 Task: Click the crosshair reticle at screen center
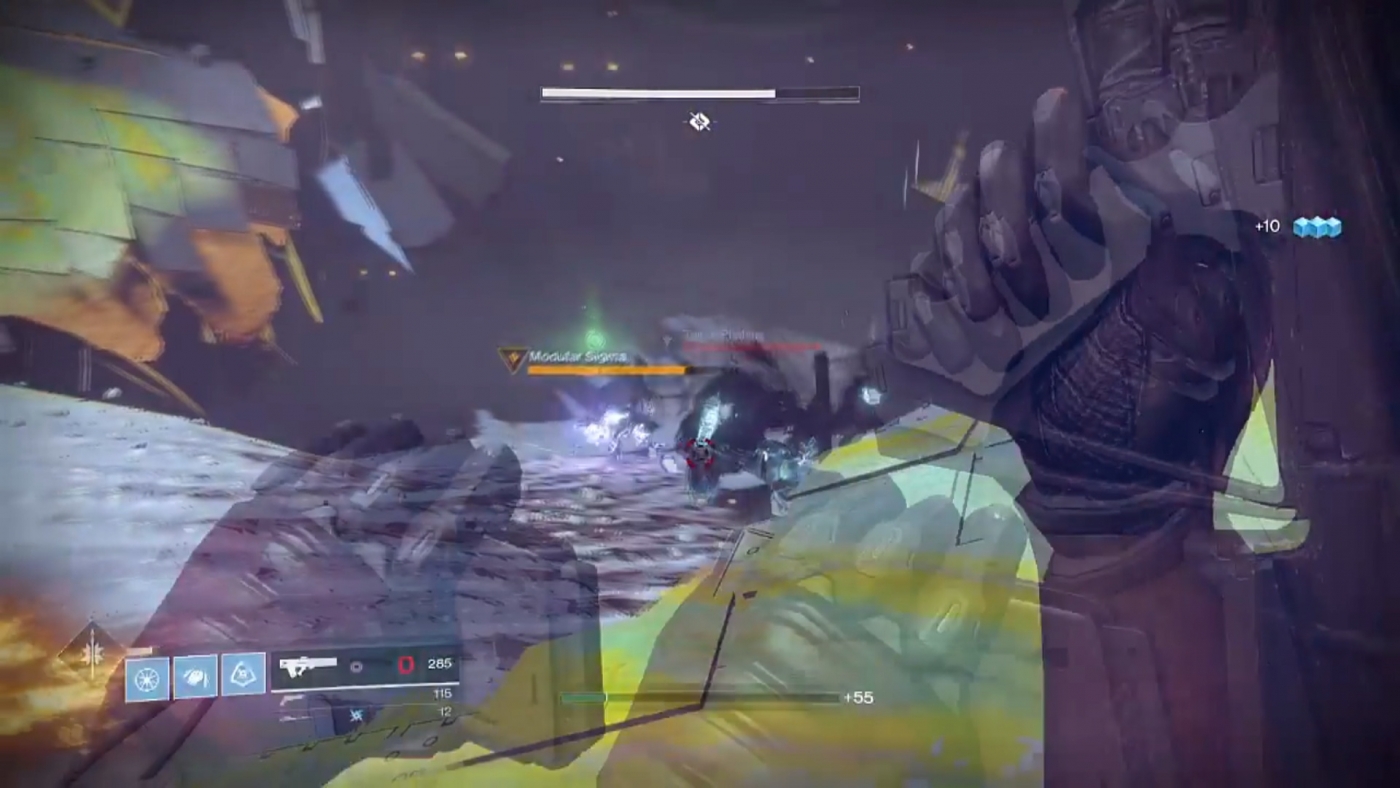(x=699, y=122)
